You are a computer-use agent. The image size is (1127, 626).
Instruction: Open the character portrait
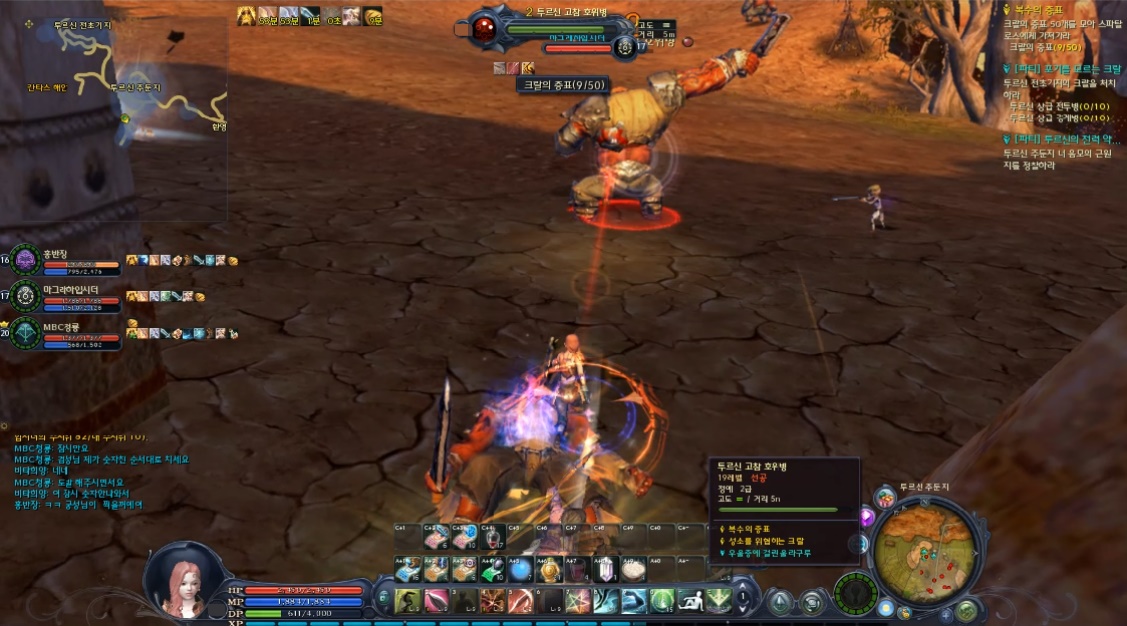click(x=183, y=578)
